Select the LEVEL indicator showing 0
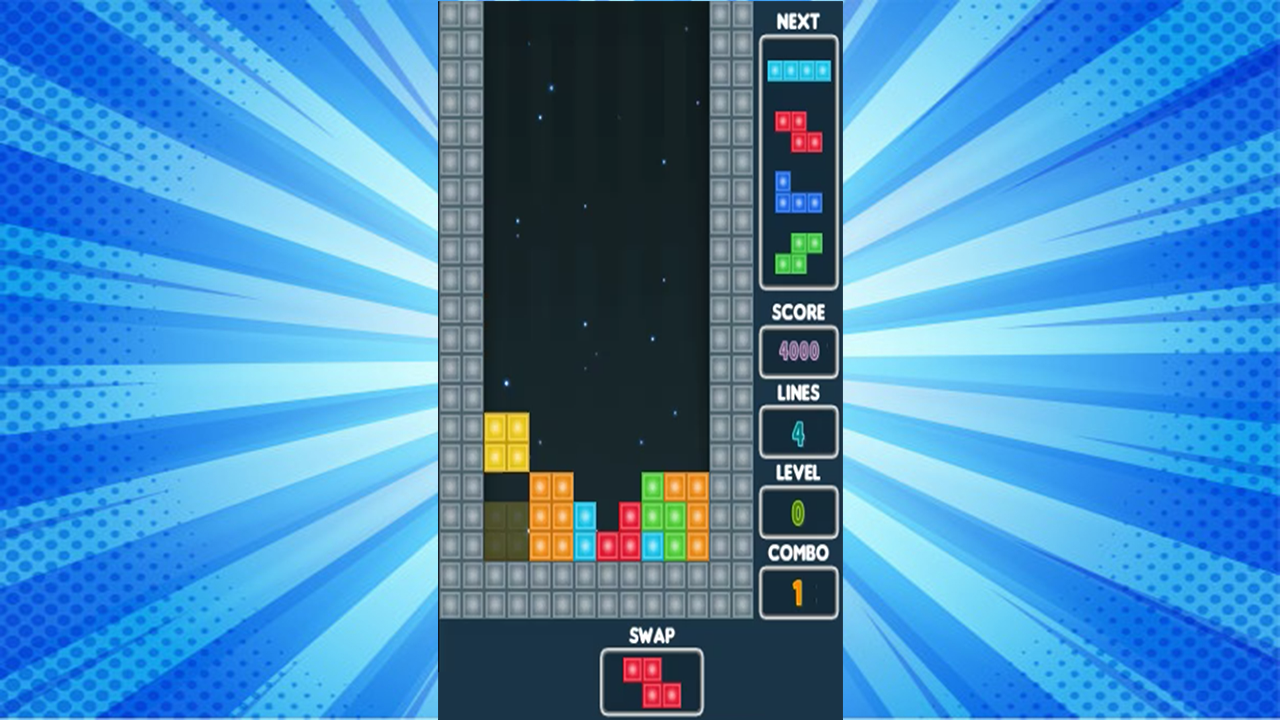1280x720 pixels. [x=798, y=512]
